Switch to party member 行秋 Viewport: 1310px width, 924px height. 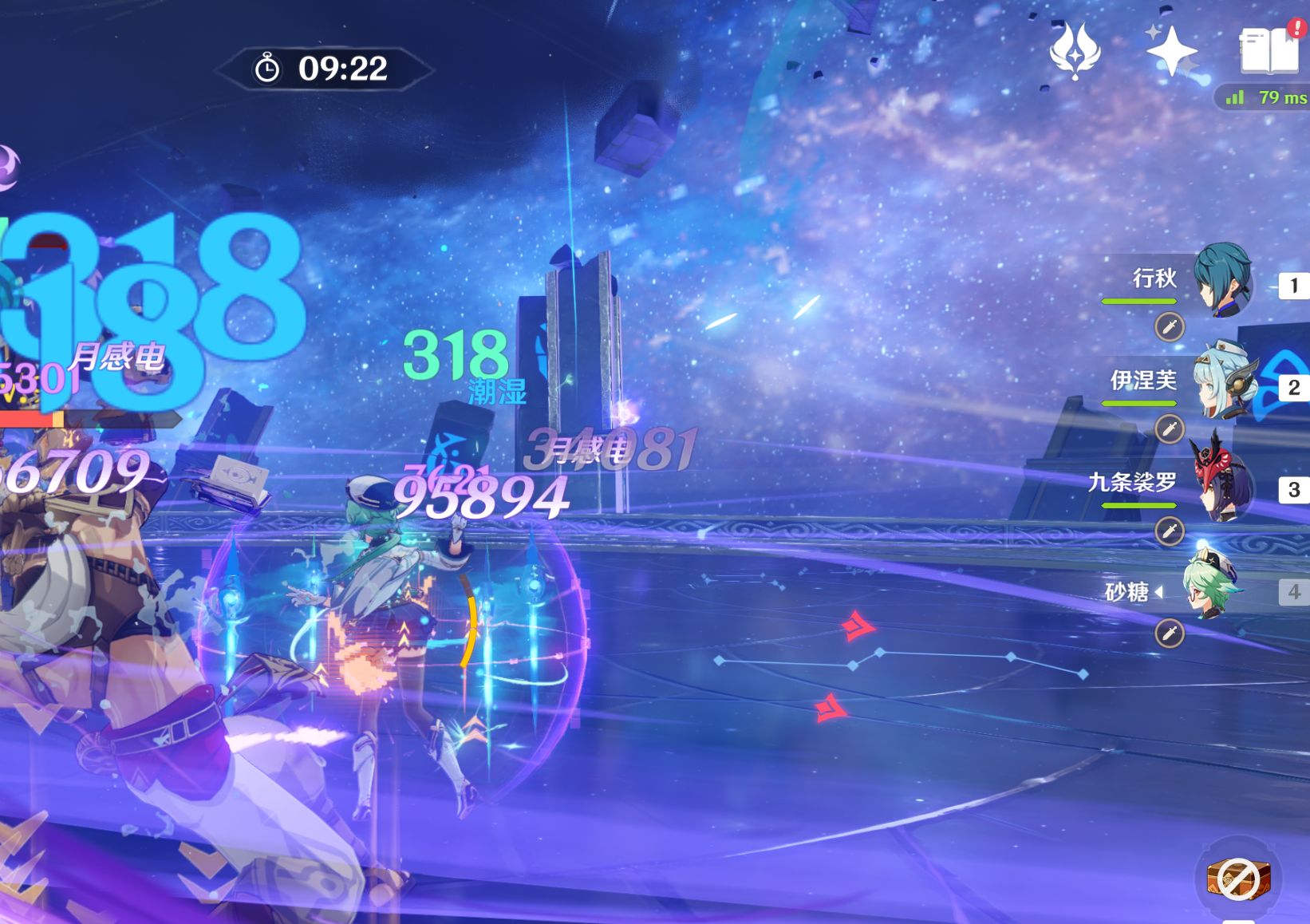pyautogui.click(x=1222, y=281)
